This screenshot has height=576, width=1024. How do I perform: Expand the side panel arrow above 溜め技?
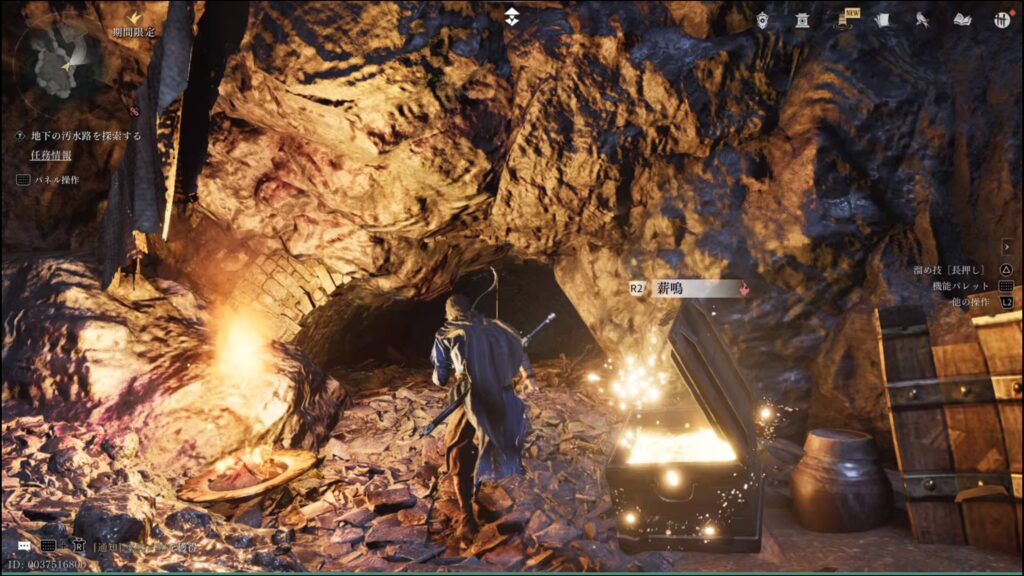click(x=1007, y=246)
